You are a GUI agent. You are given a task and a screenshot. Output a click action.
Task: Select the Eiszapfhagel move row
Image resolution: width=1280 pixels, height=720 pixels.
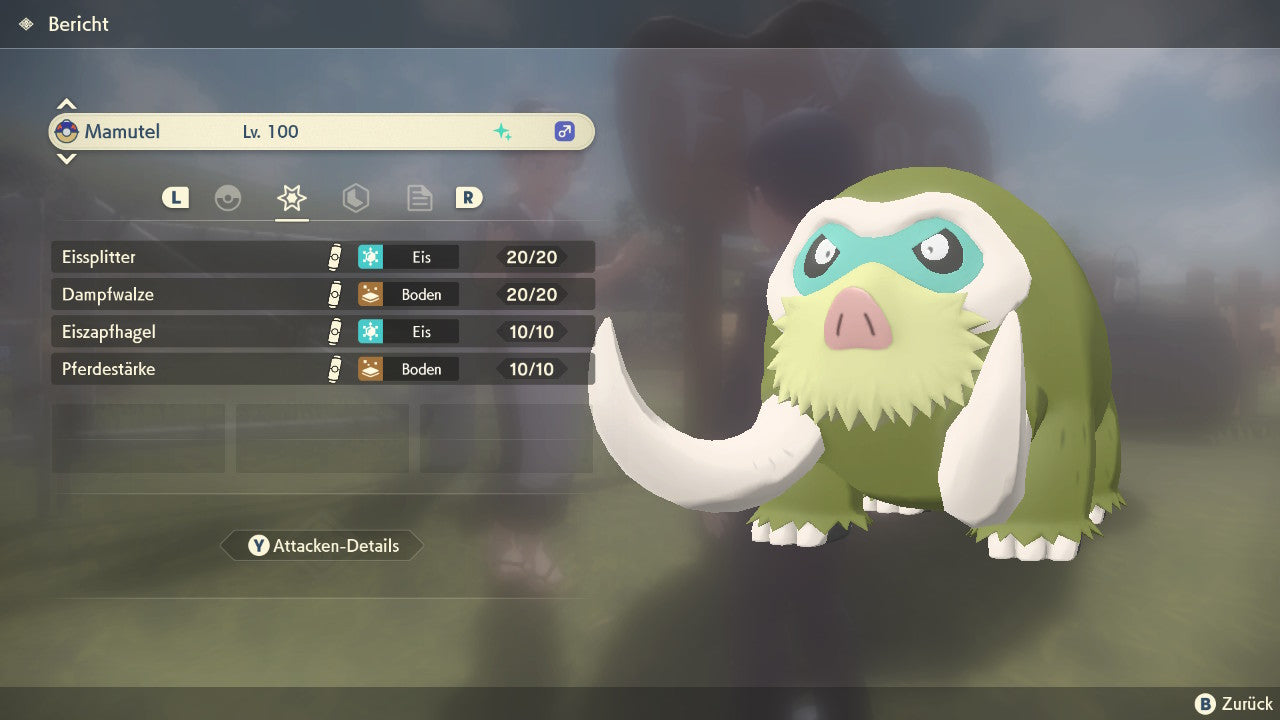[x=322, y=332]
